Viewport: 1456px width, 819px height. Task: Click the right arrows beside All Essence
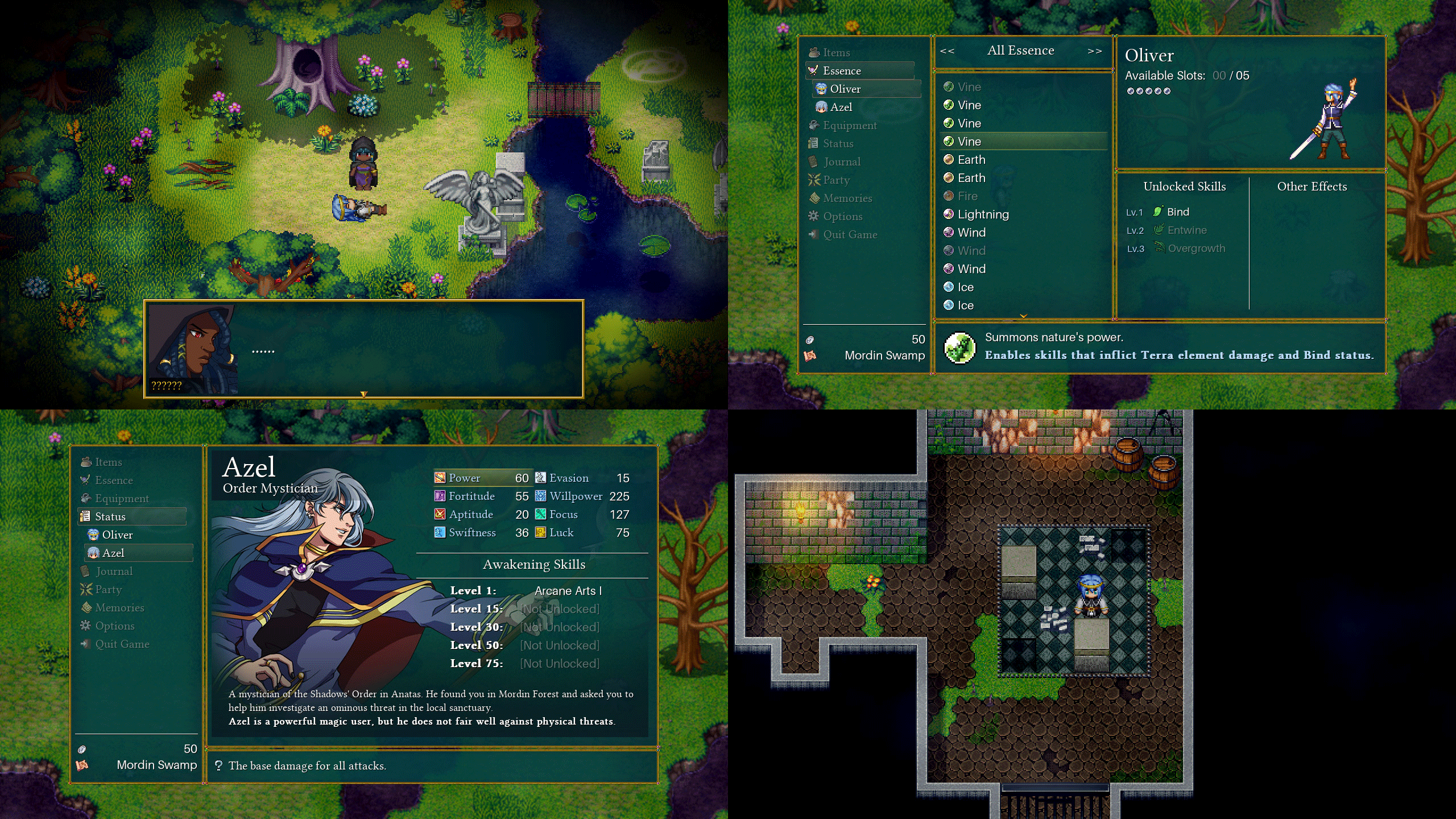1094,51
